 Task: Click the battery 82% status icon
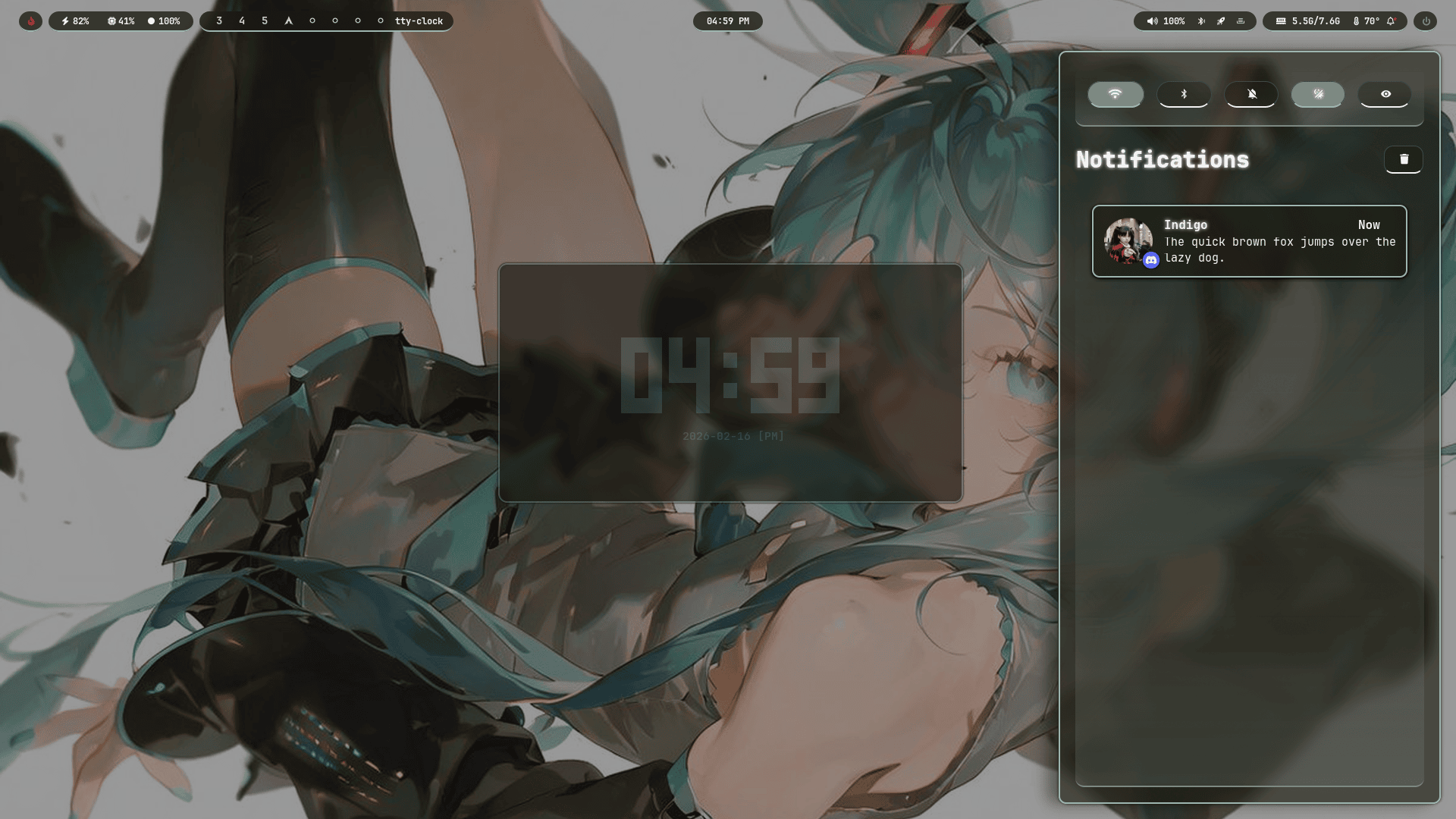pyautogui.click(x=76, y=20)
